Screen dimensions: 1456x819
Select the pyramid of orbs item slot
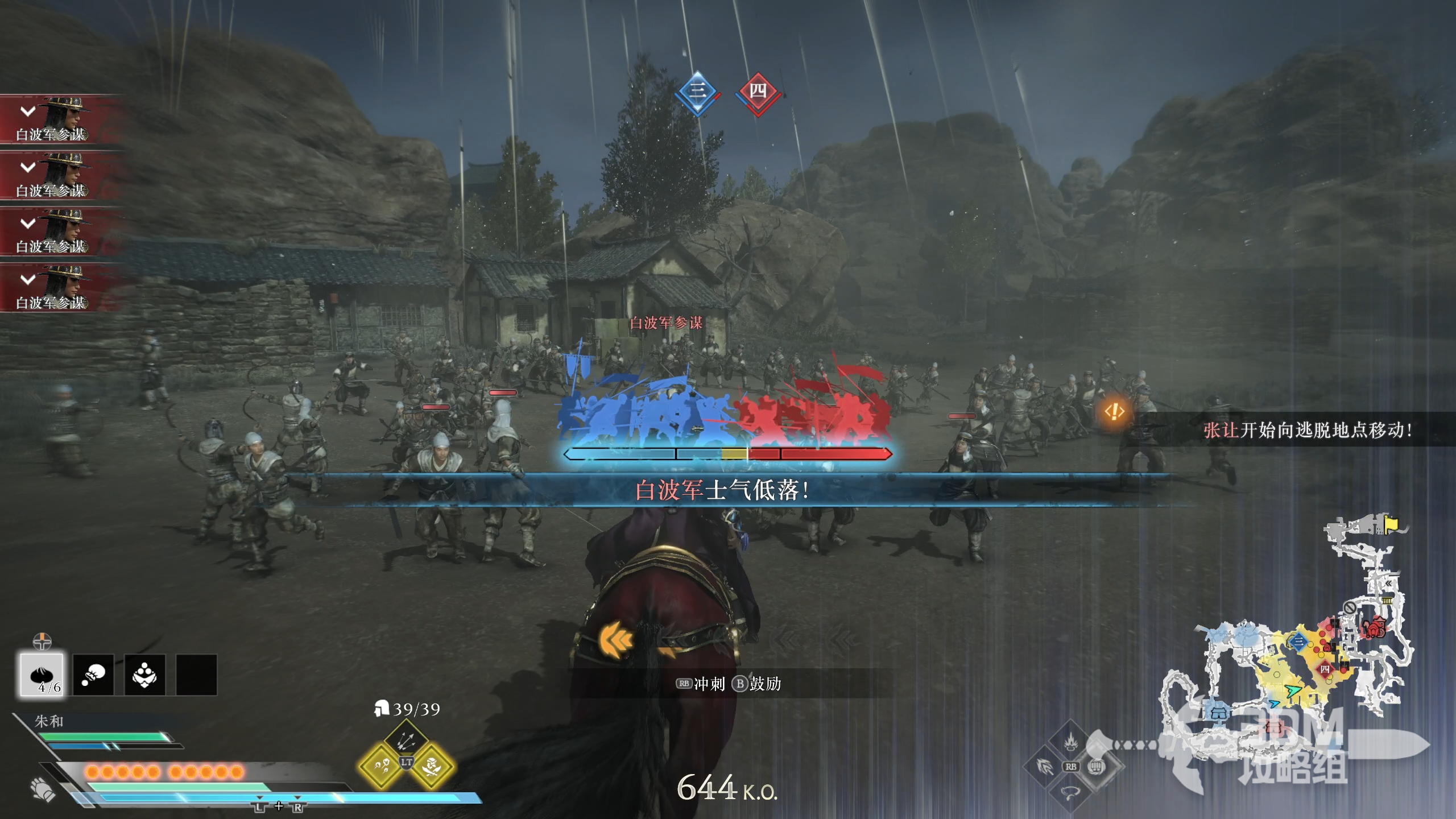click(x=144, y=675)
